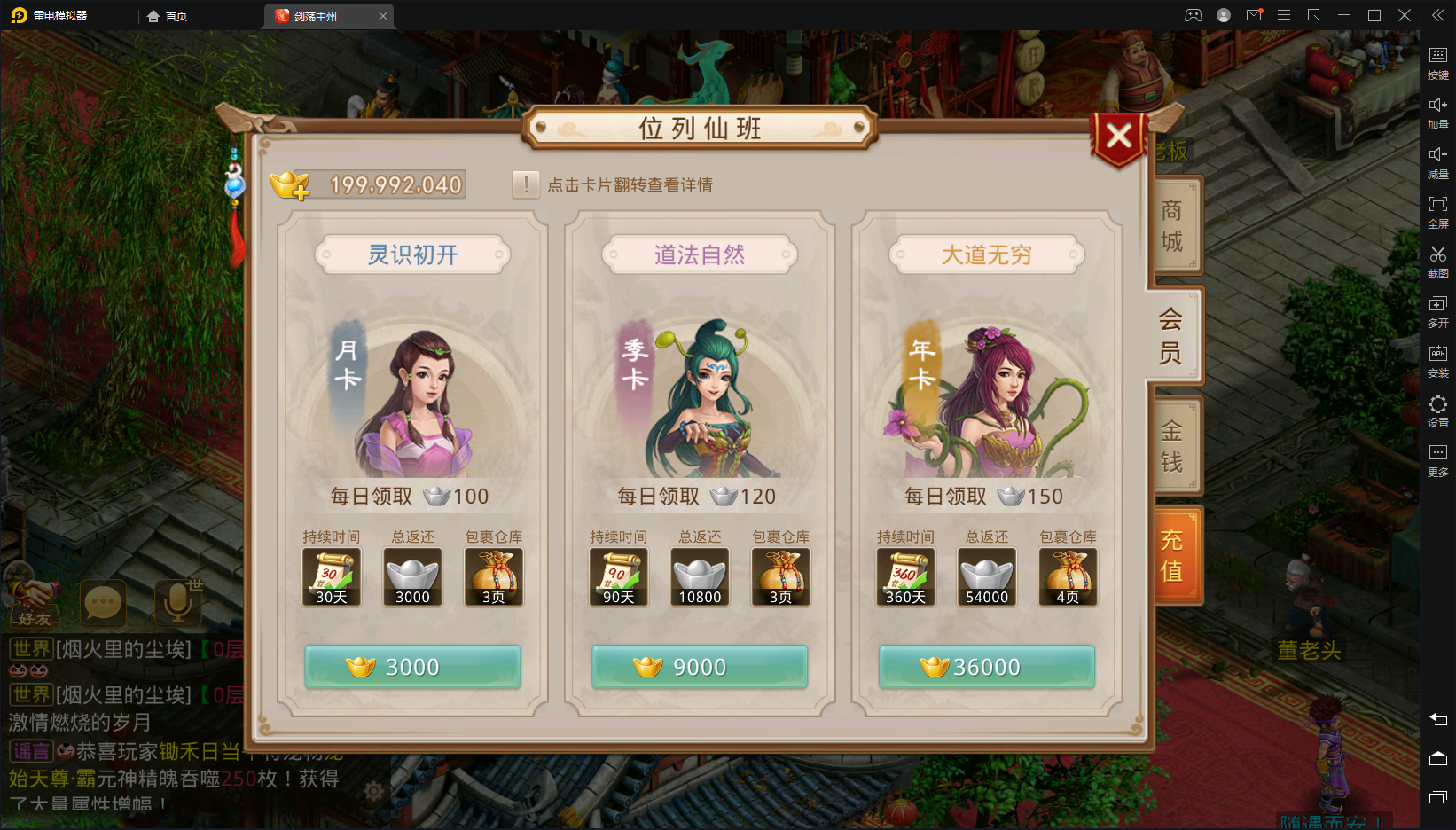Open emulator 设置 settings in sidebar
Image resolution: width=1456 pixels, height=830 pixels.
[1437, 411]
